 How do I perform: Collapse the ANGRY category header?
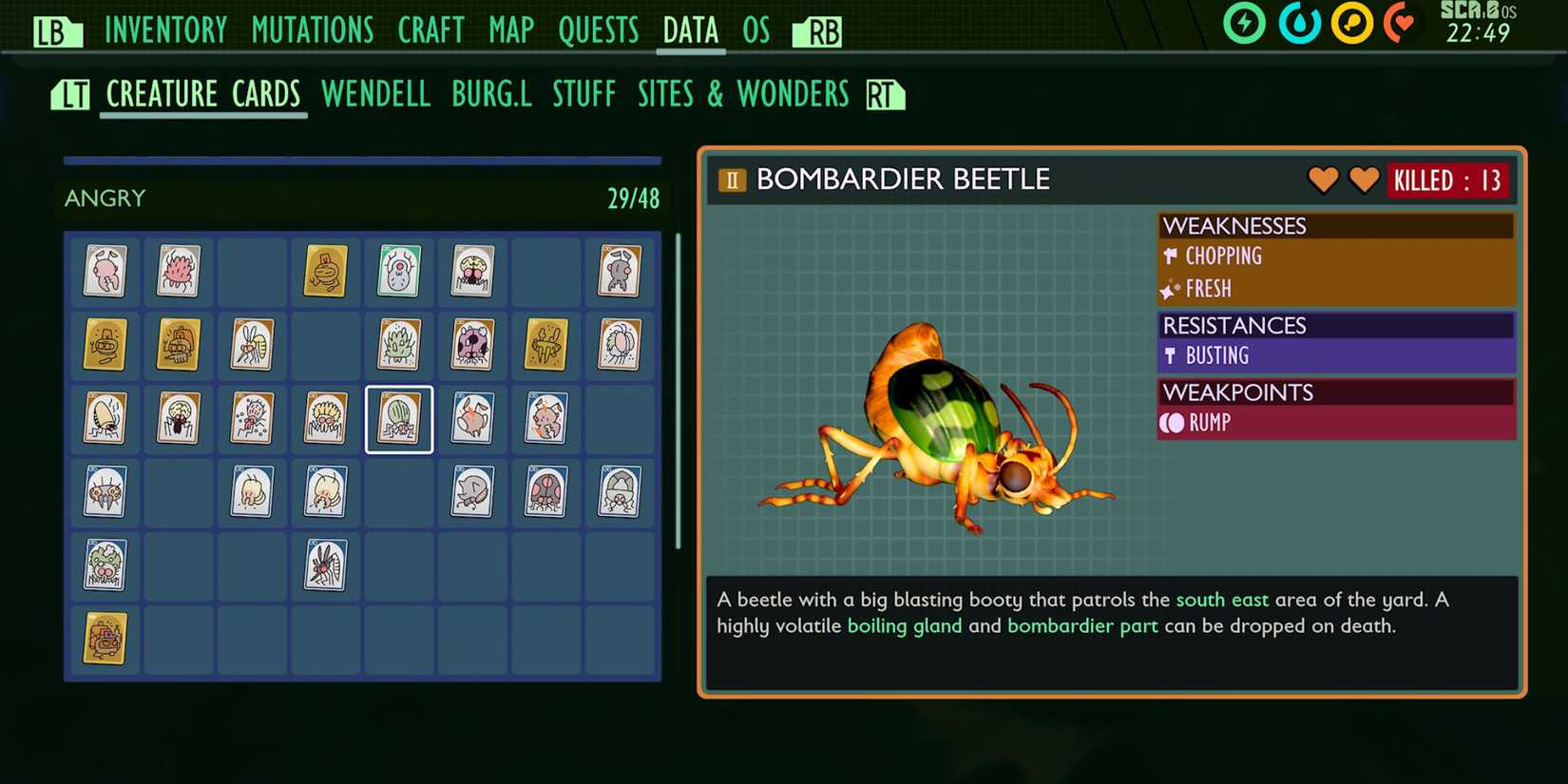click(105, 198)
